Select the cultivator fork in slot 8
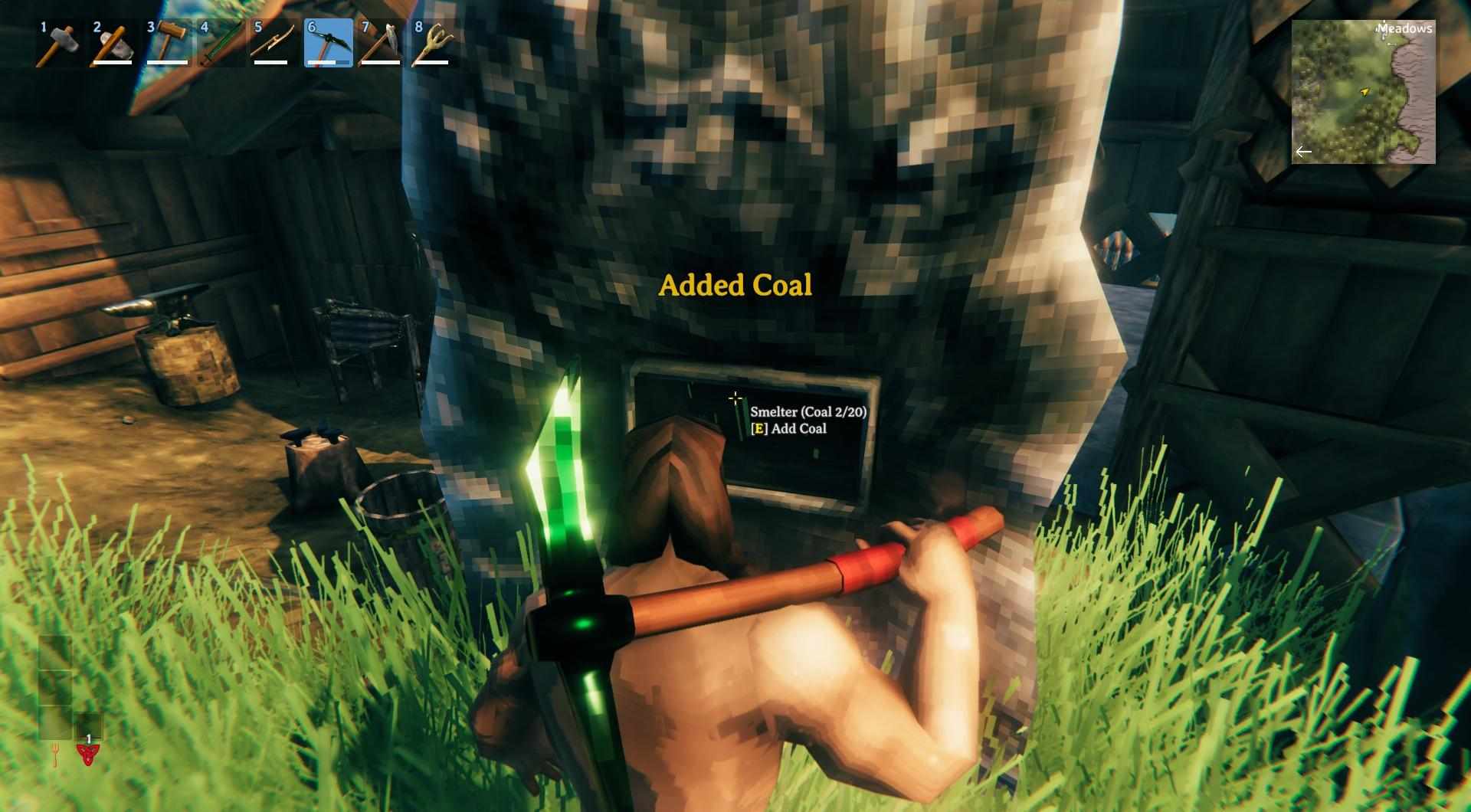The width and height of the screenshot is (1471, 812). click(435, 44)
